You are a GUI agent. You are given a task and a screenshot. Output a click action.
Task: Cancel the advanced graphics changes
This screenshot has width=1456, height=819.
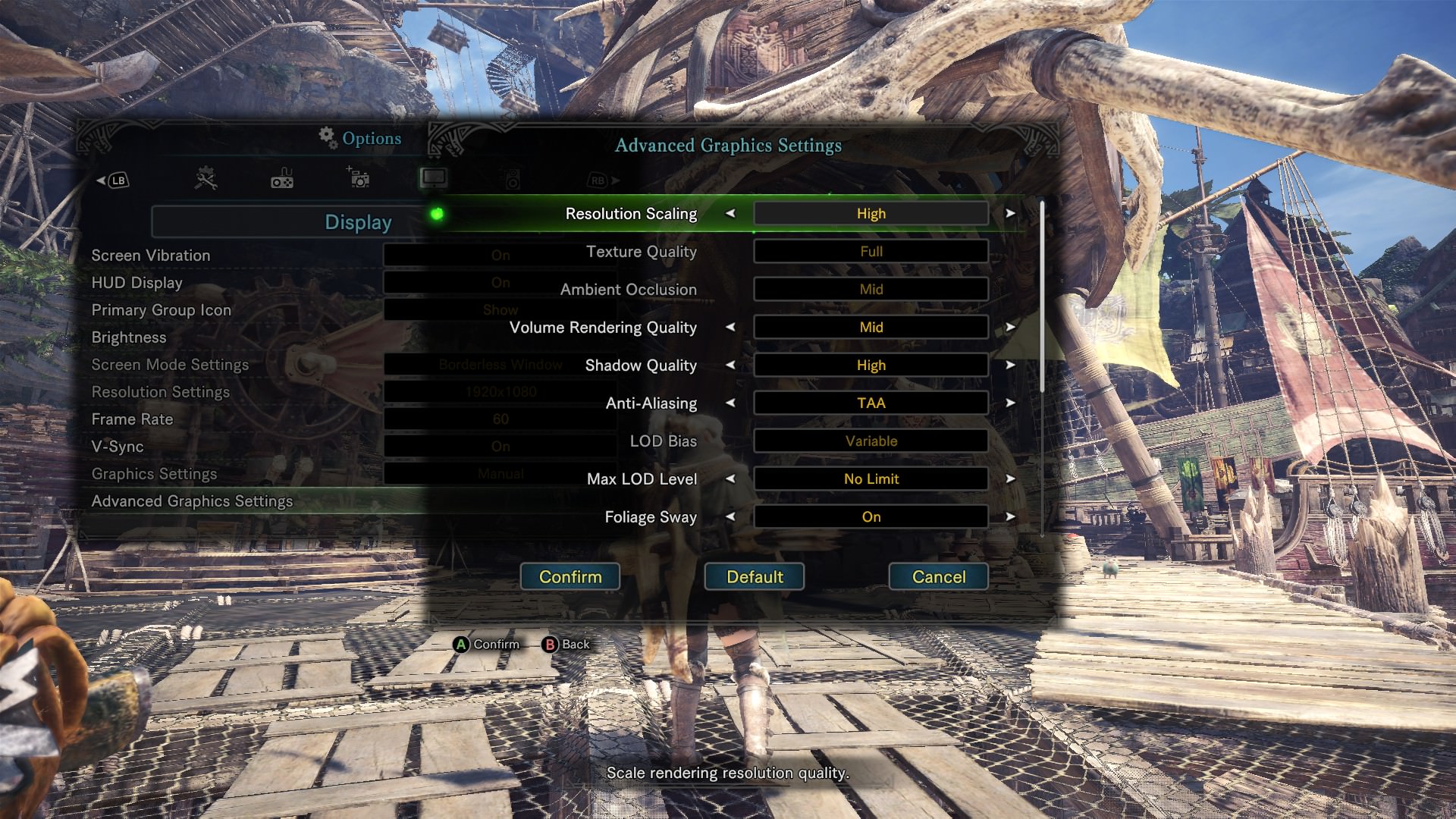point(938,577)
